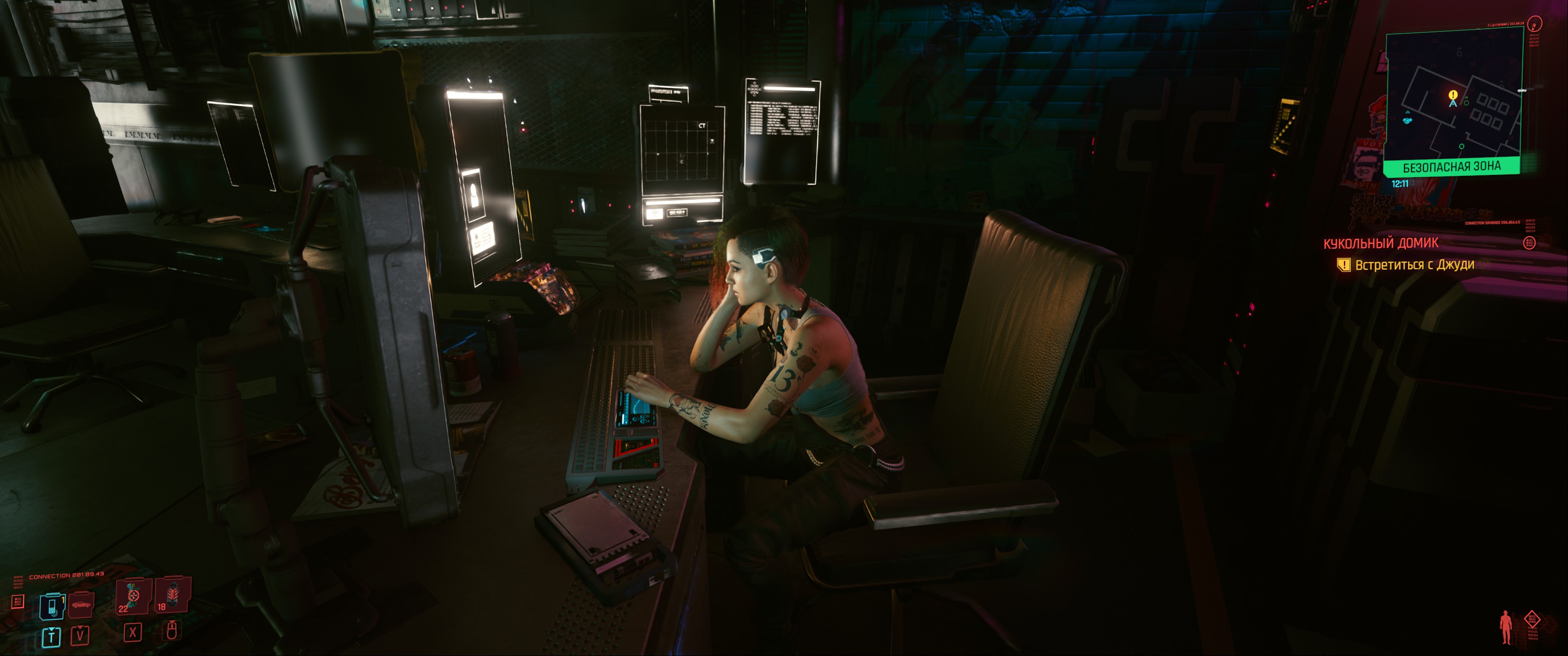This screenshot has width=1568, height=656.
Task: Click the north compass indicator above the minimap
Action: pyautogui.click(x=1535, y=24)
